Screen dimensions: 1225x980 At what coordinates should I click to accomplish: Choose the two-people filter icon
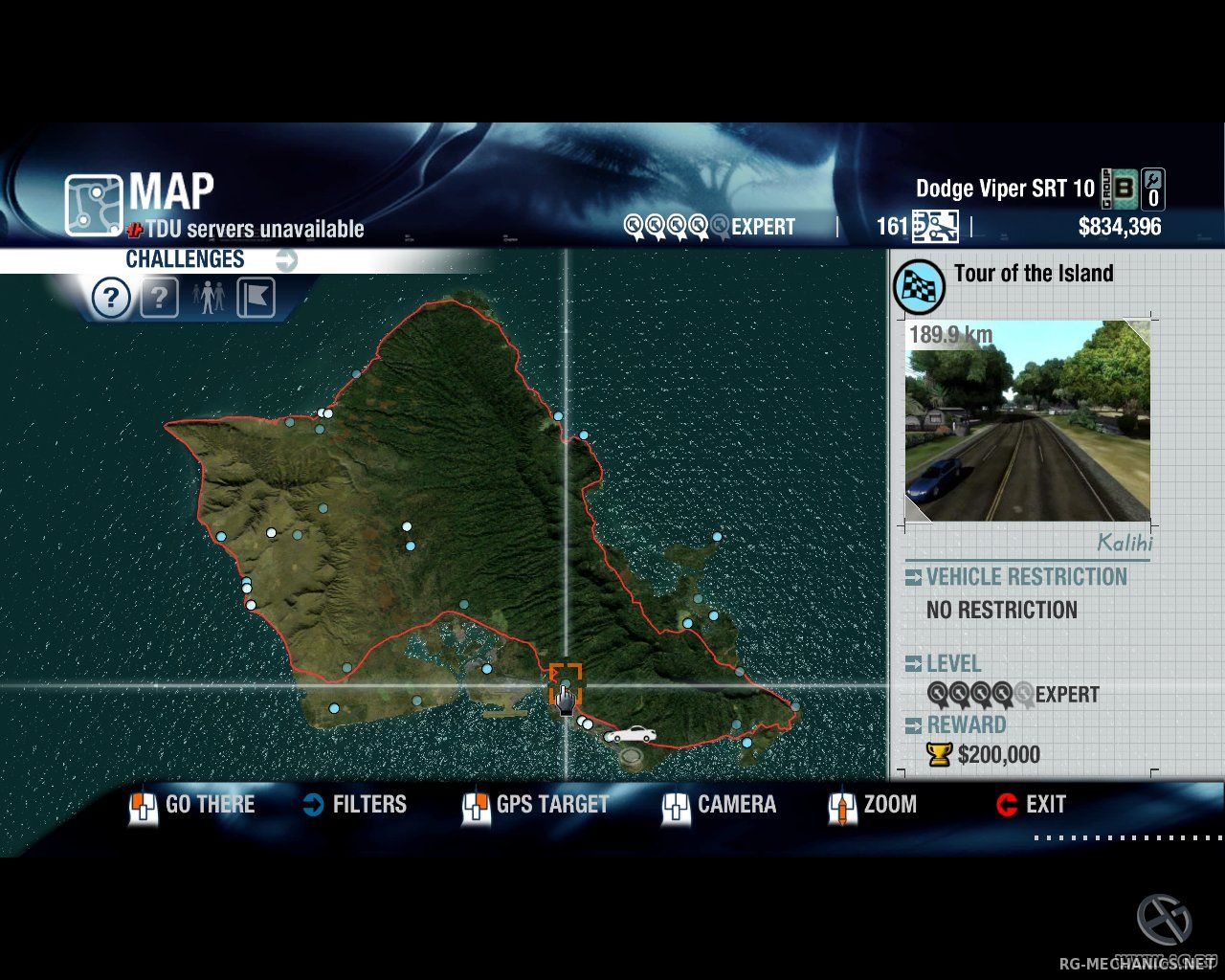coord(208,299)
